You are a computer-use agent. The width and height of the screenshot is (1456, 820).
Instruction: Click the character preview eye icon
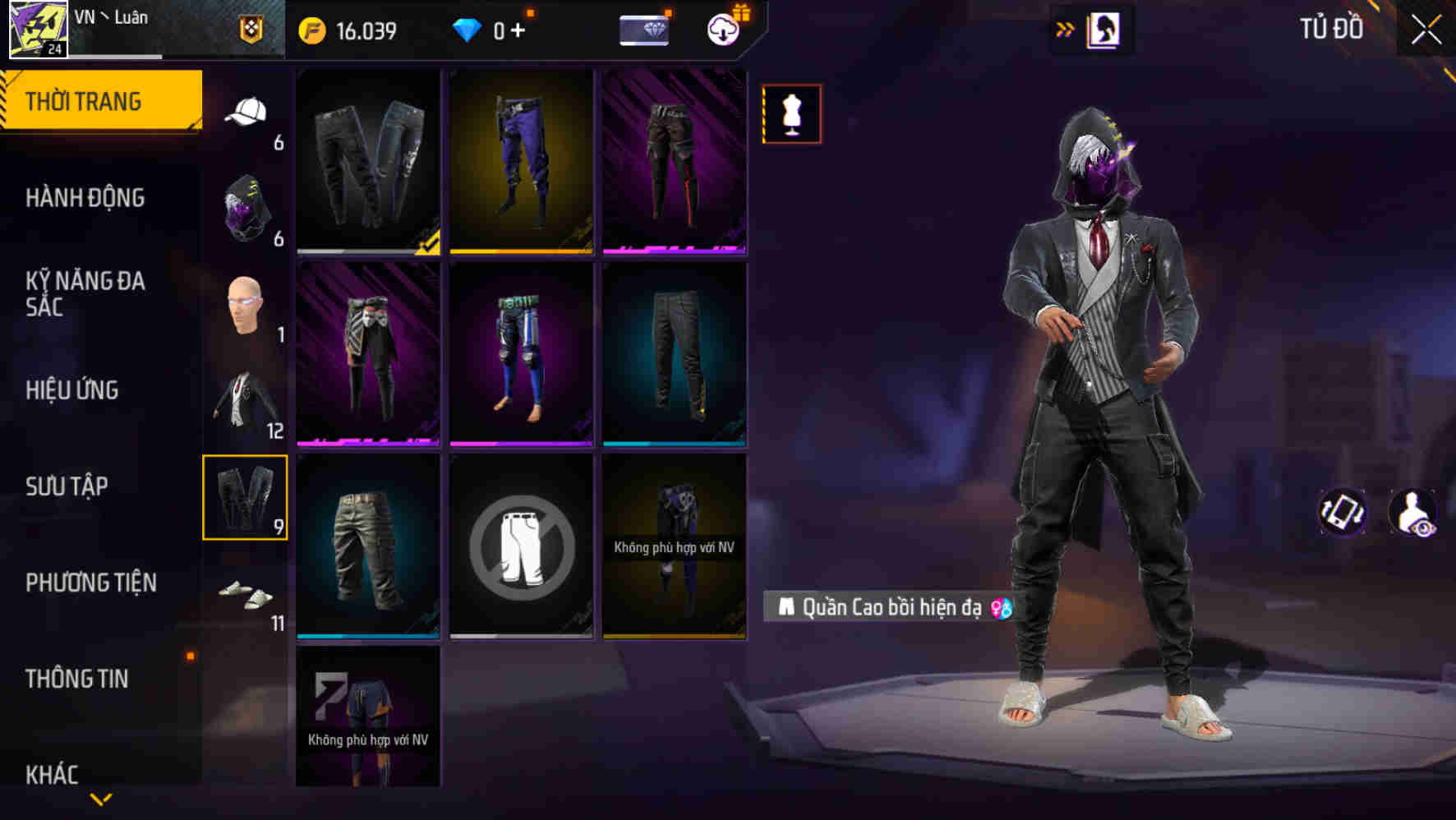click(1415, 511)
